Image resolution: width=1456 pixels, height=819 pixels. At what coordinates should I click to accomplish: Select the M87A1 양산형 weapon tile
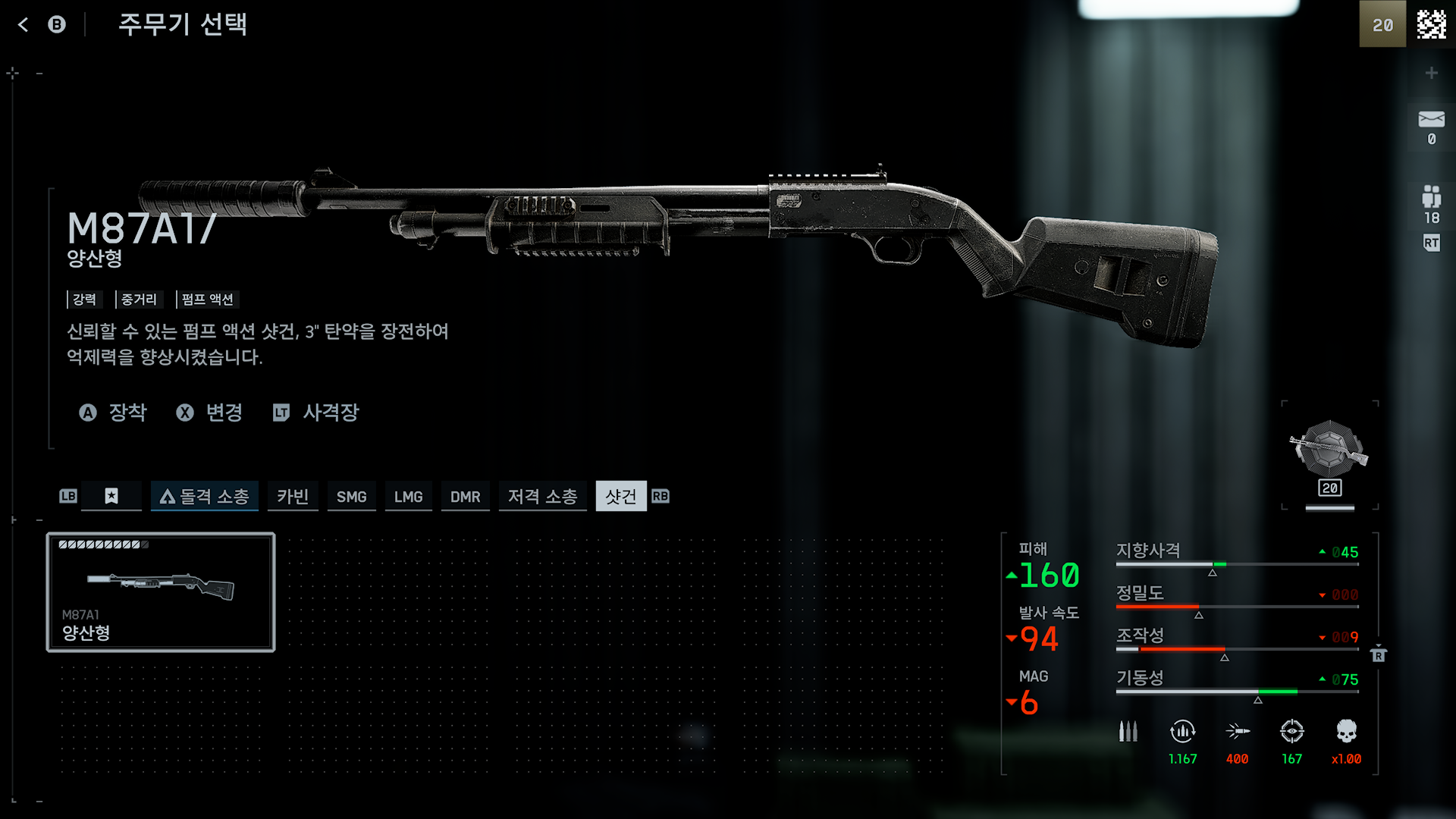161,592
